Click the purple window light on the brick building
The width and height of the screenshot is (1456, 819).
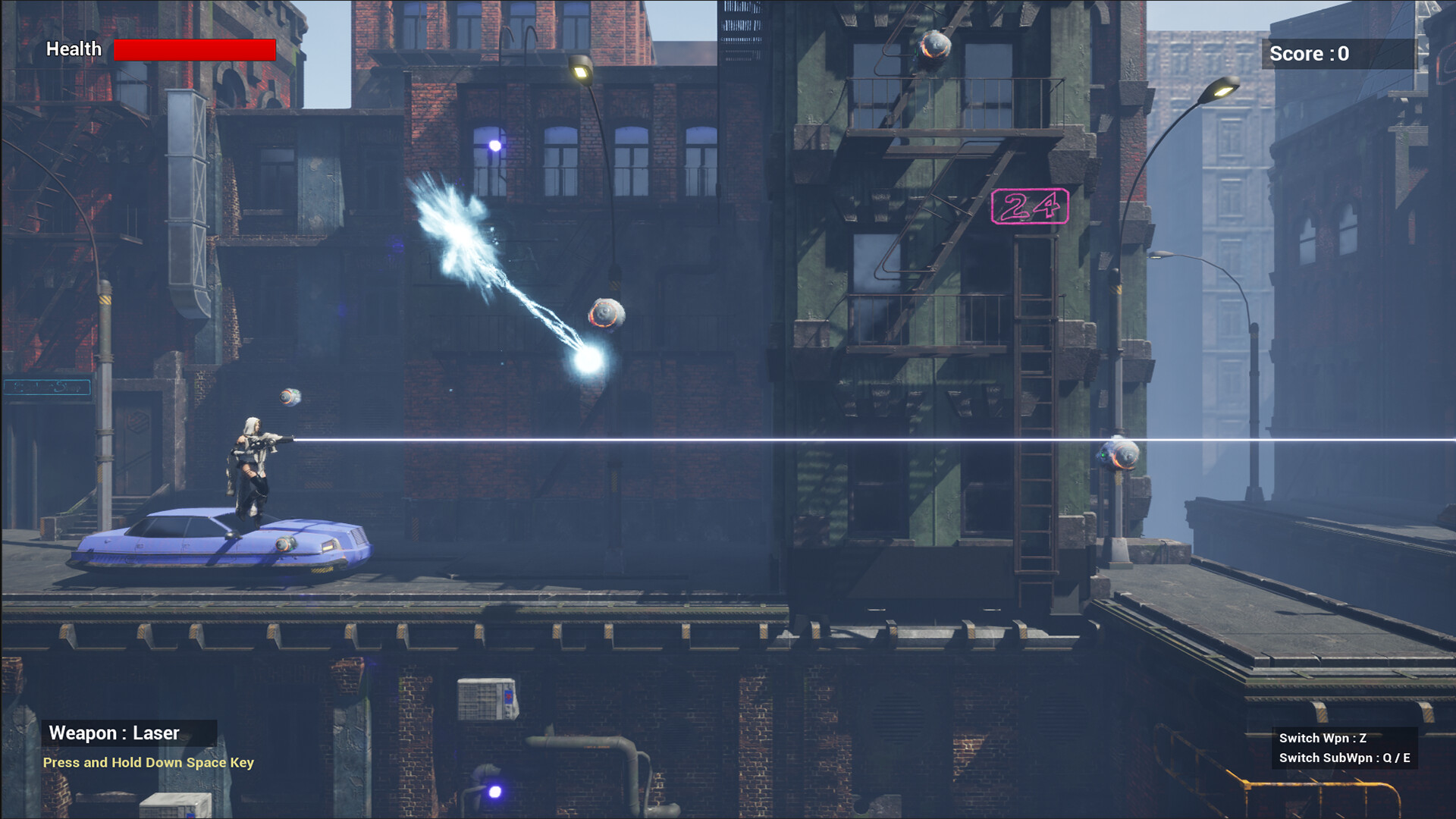tap(497, 144)
